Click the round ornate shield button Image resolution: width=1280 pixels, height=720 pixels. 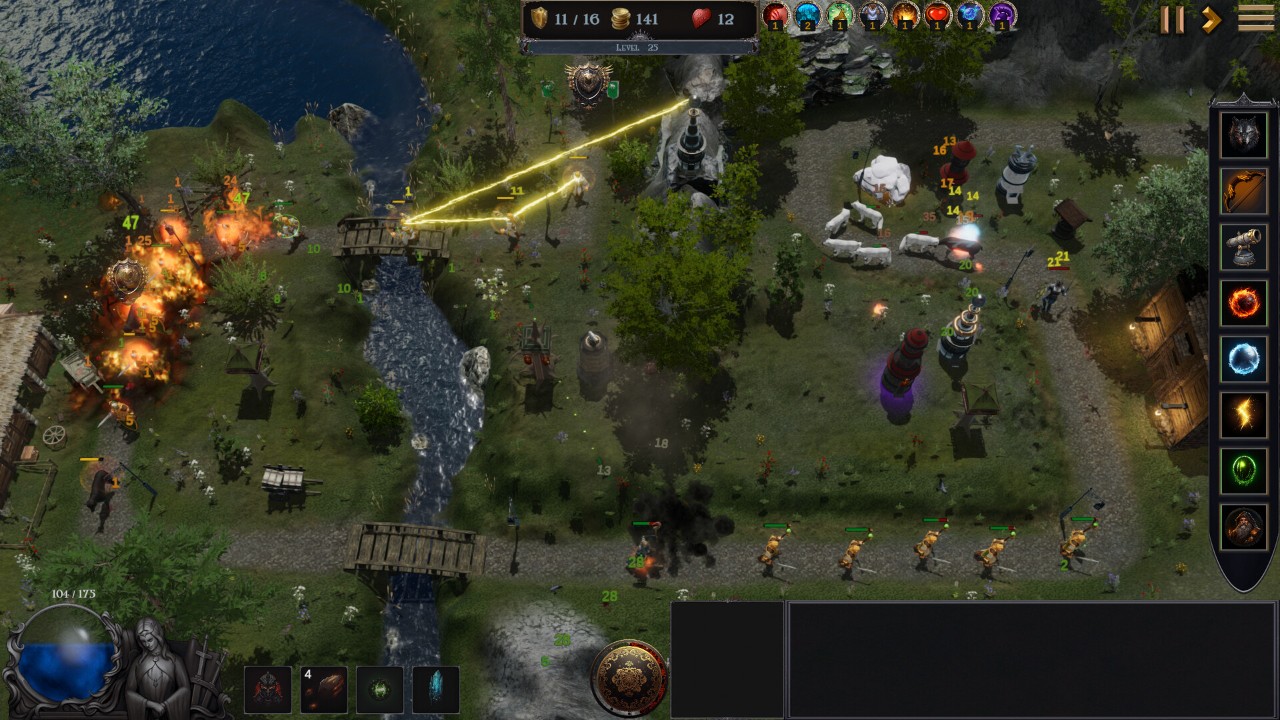coord(629,678)
